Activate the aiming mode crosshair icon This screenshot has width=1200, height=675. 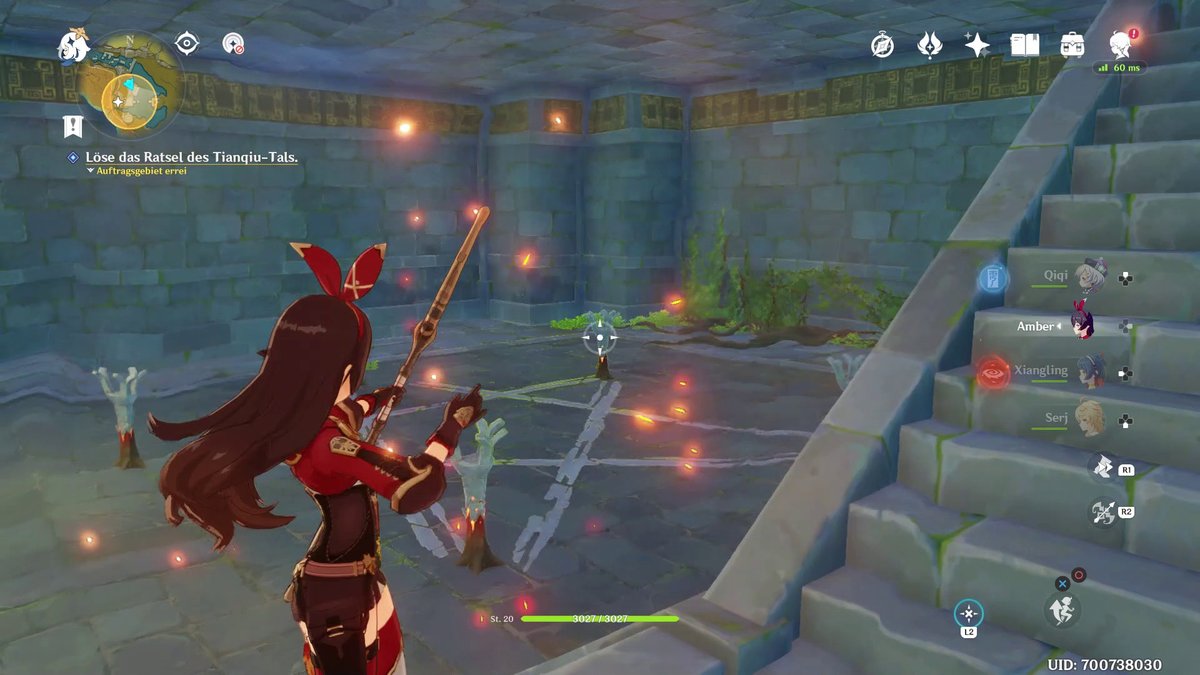point(968,613)
